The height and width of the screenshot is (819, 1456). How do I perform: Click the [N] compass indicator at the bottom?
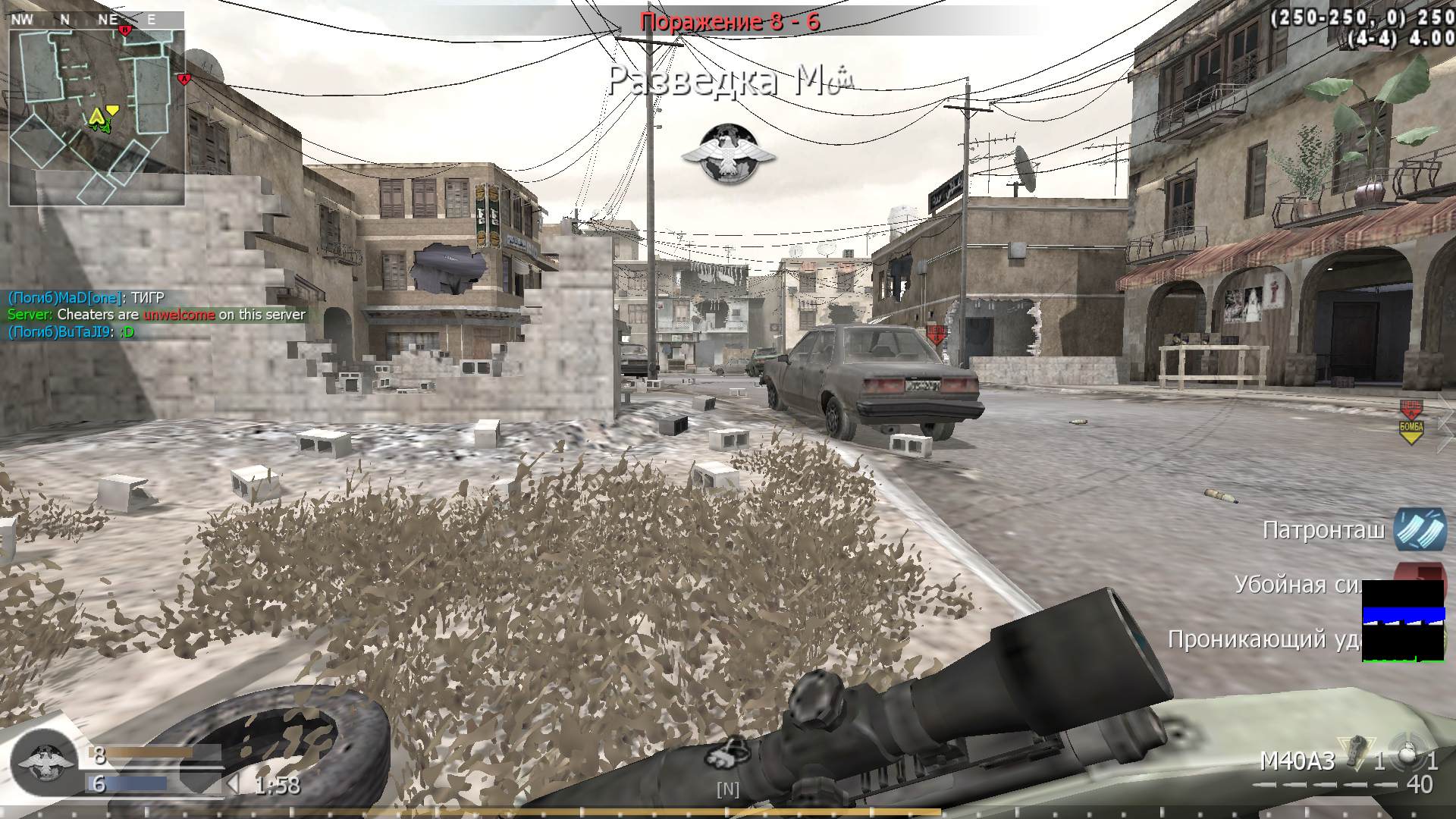728,789
